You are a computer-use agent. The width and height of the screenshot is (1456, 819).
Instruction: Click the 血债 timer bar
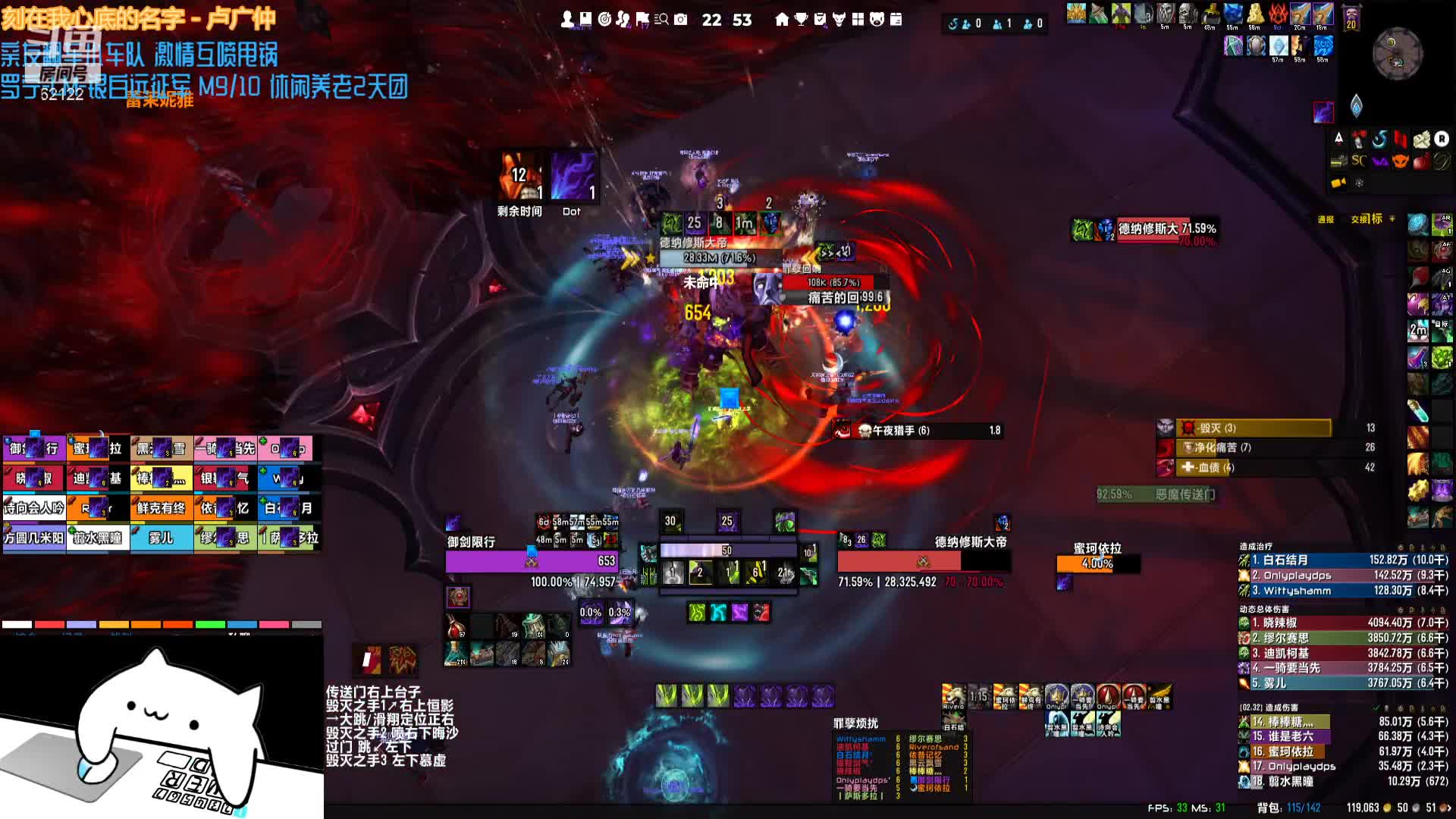pos(1254,467)
